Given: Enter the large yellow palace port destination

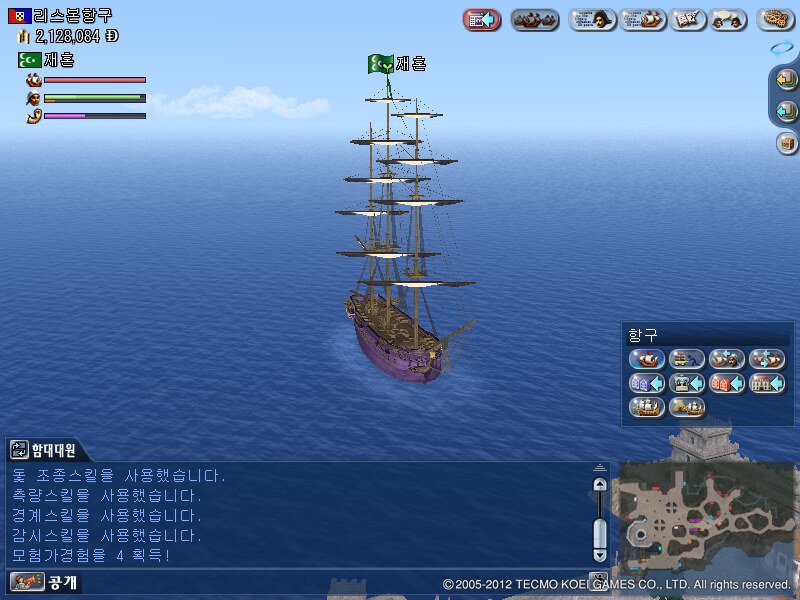Looking at the screenshot, I should (x=767, y=382).
